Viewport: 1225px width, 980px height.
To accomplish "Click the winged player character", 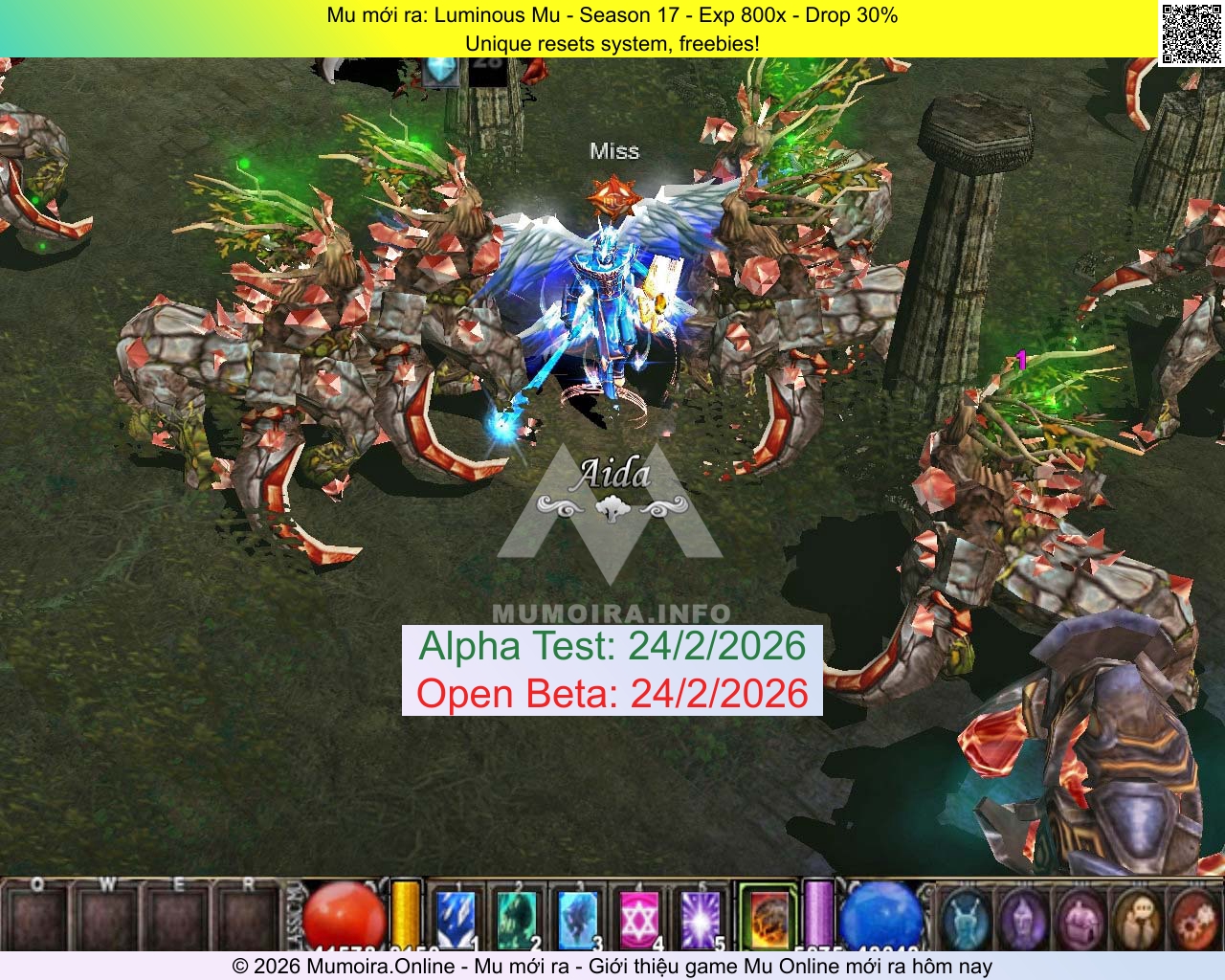I will [608, 287].
